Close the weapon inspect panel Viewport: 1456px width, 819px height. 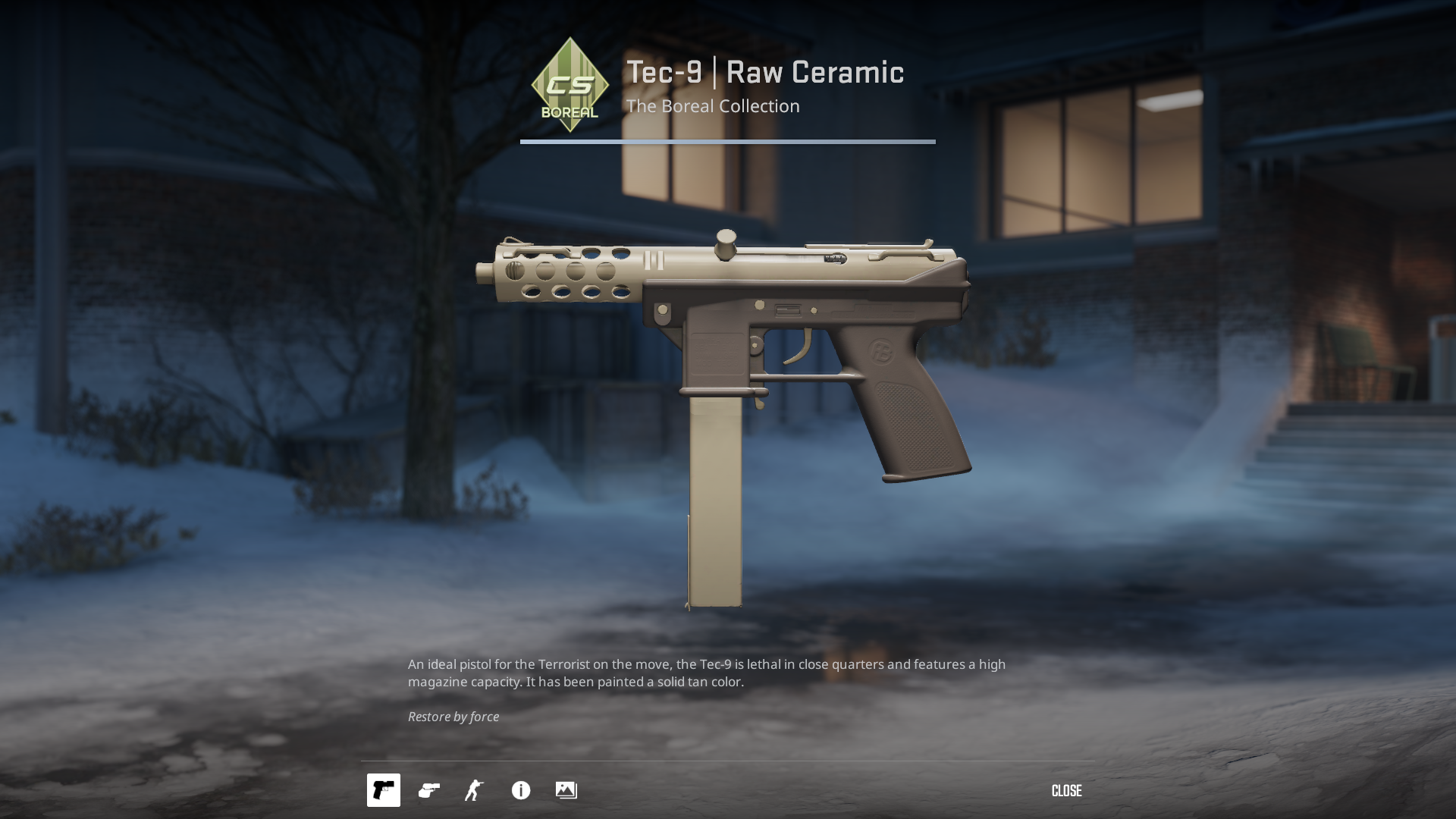pos(1066,791)
